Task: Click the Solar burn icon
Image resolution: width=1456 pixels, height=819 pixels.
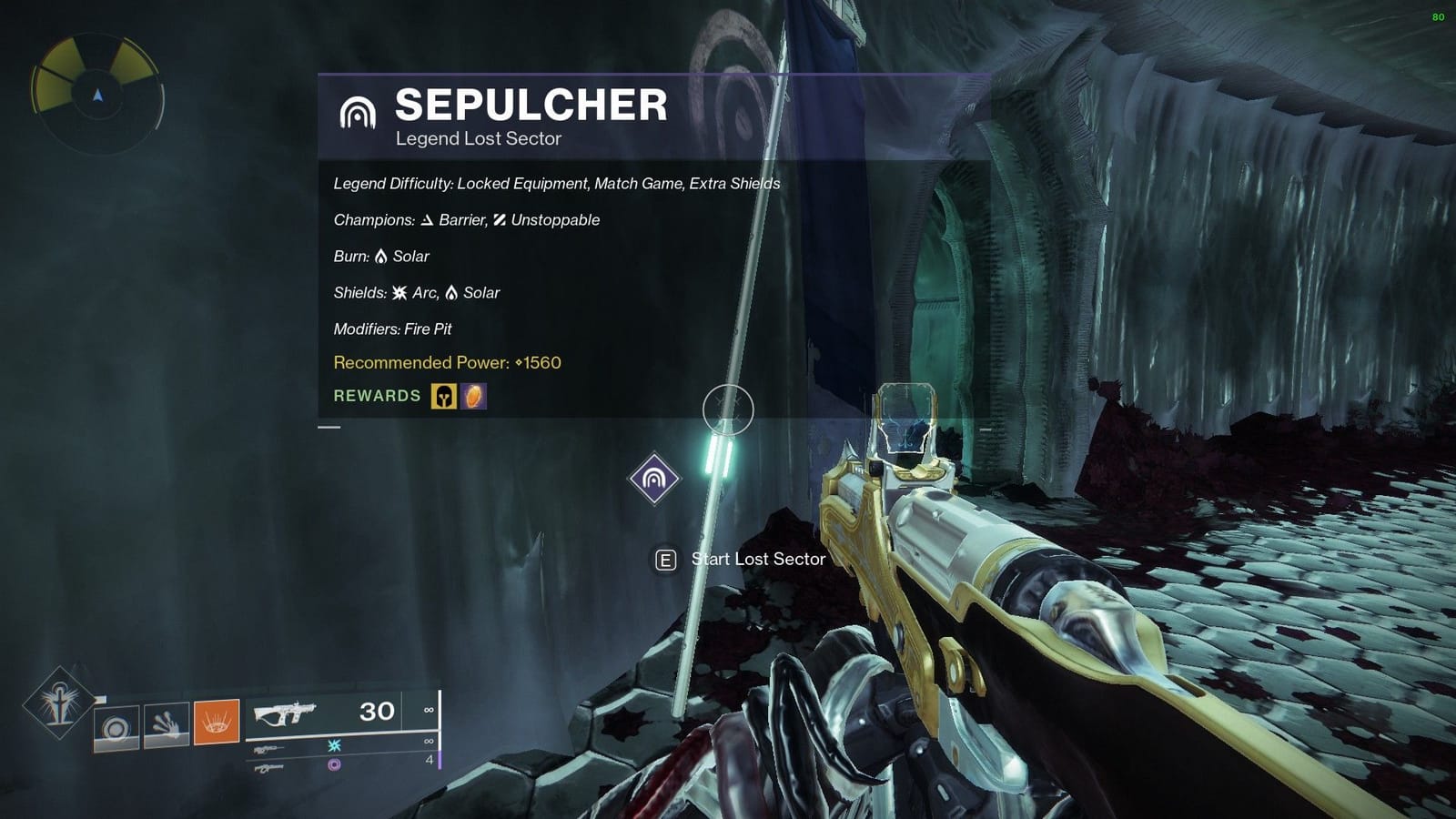Action: point(382,256)
